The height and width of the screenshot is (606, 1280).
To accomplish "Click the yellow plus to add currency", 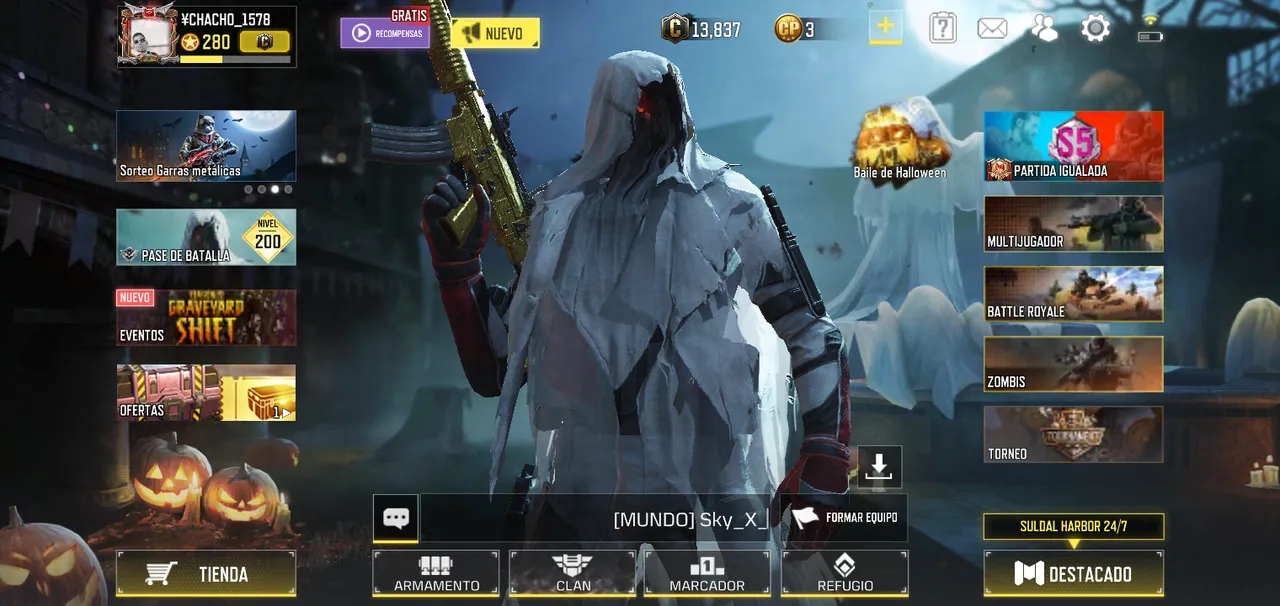I will click(x=885, y=28).
